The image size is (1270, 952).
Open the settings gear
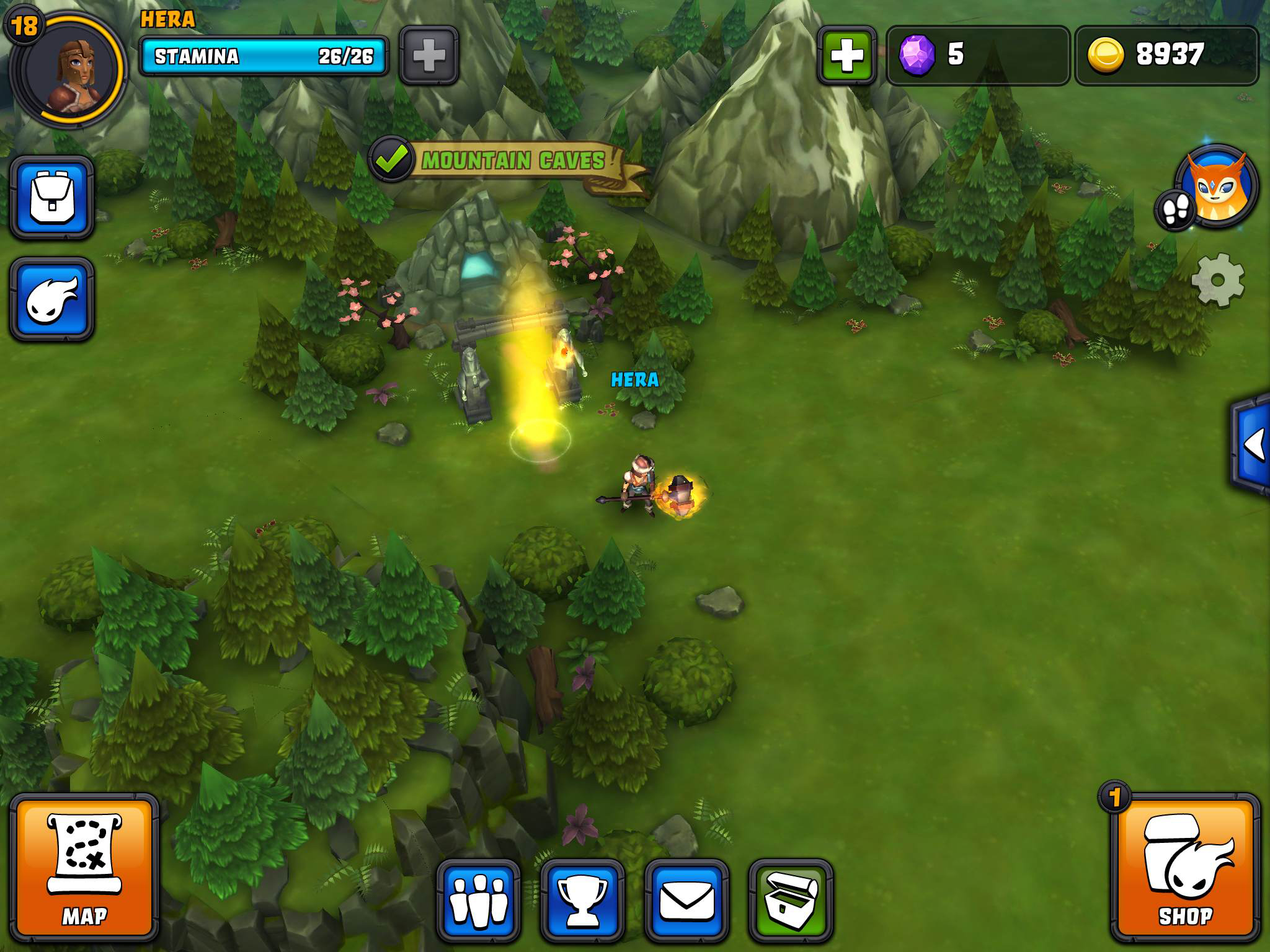(1217, 280)
